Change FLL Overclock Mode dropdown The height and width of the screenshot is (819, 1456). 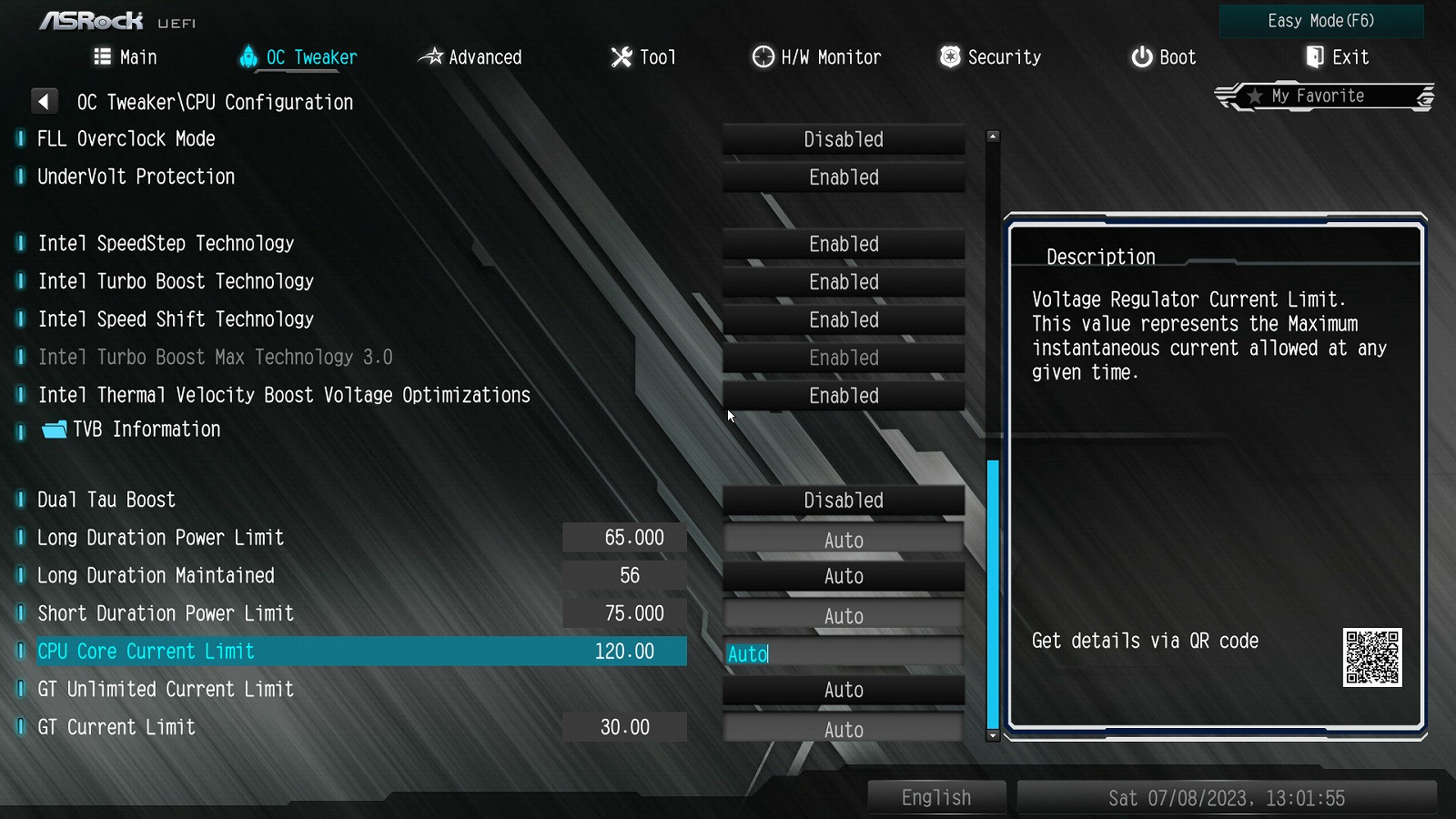click(844, 139)
